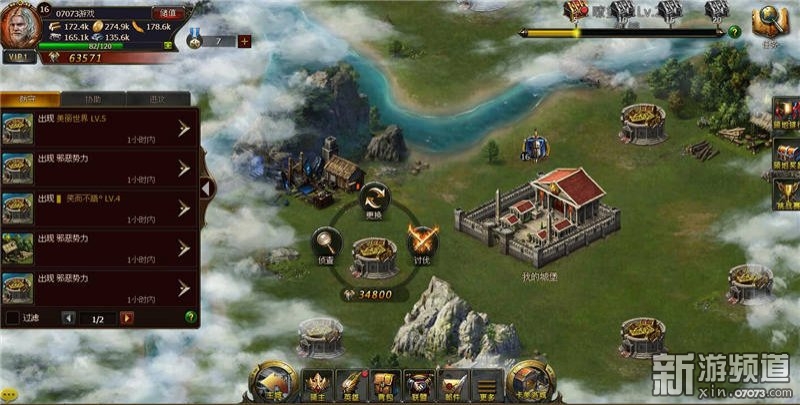Switch to the 进攻 tab

[x=157, y=100]
